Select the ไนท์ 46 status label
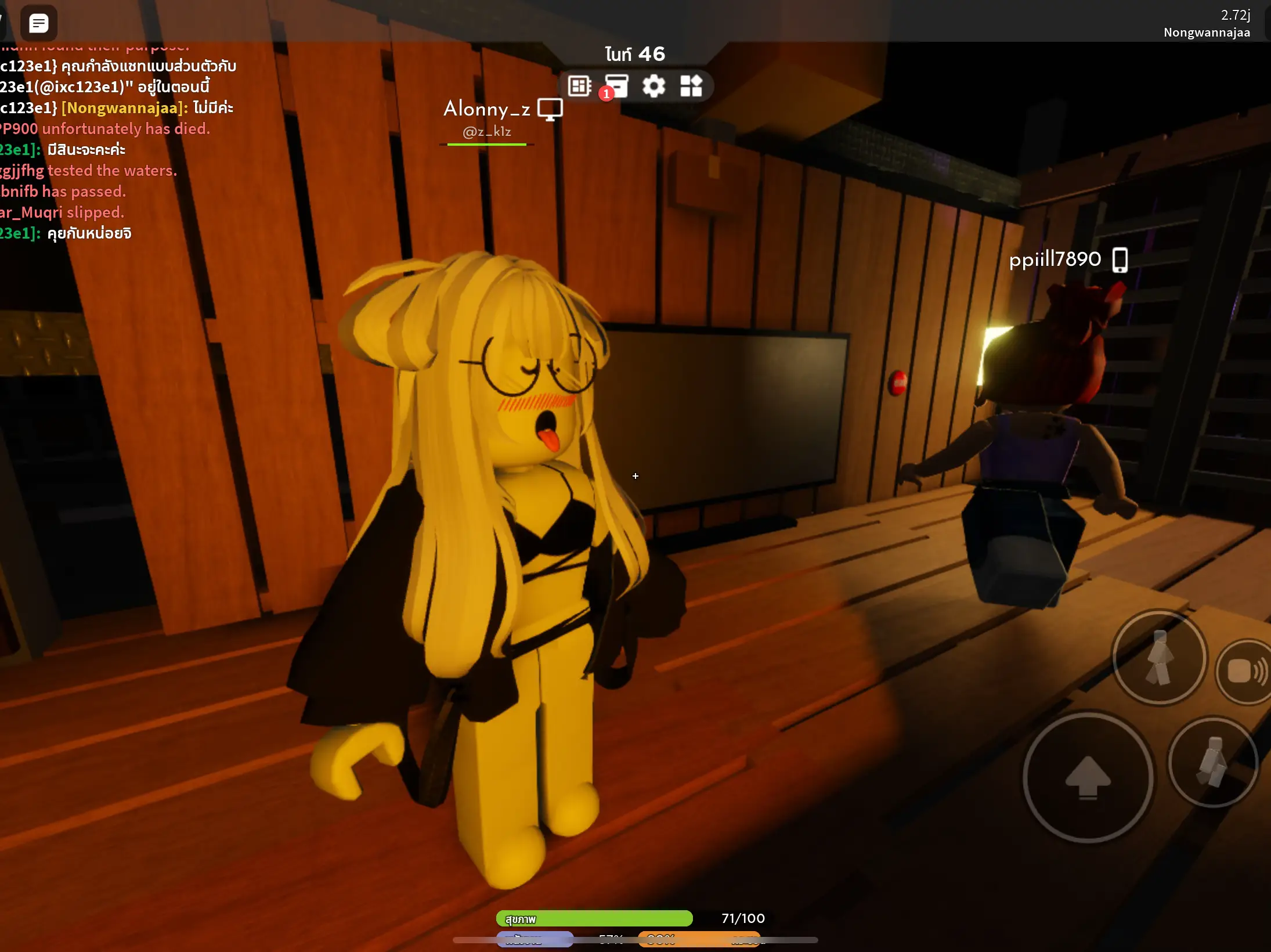The width and height of the screenshot is (1271, 952). pos(634,54)
